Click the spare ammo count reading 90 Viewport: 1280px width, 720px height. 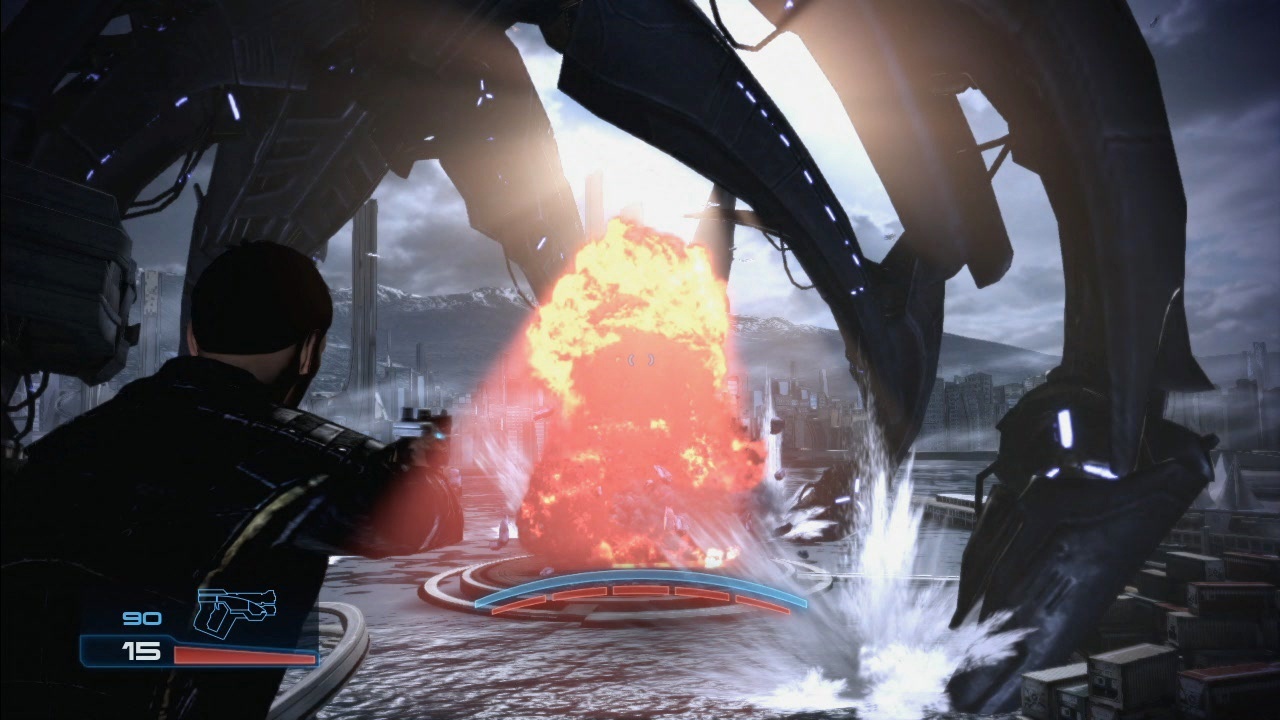coord(140,618)
